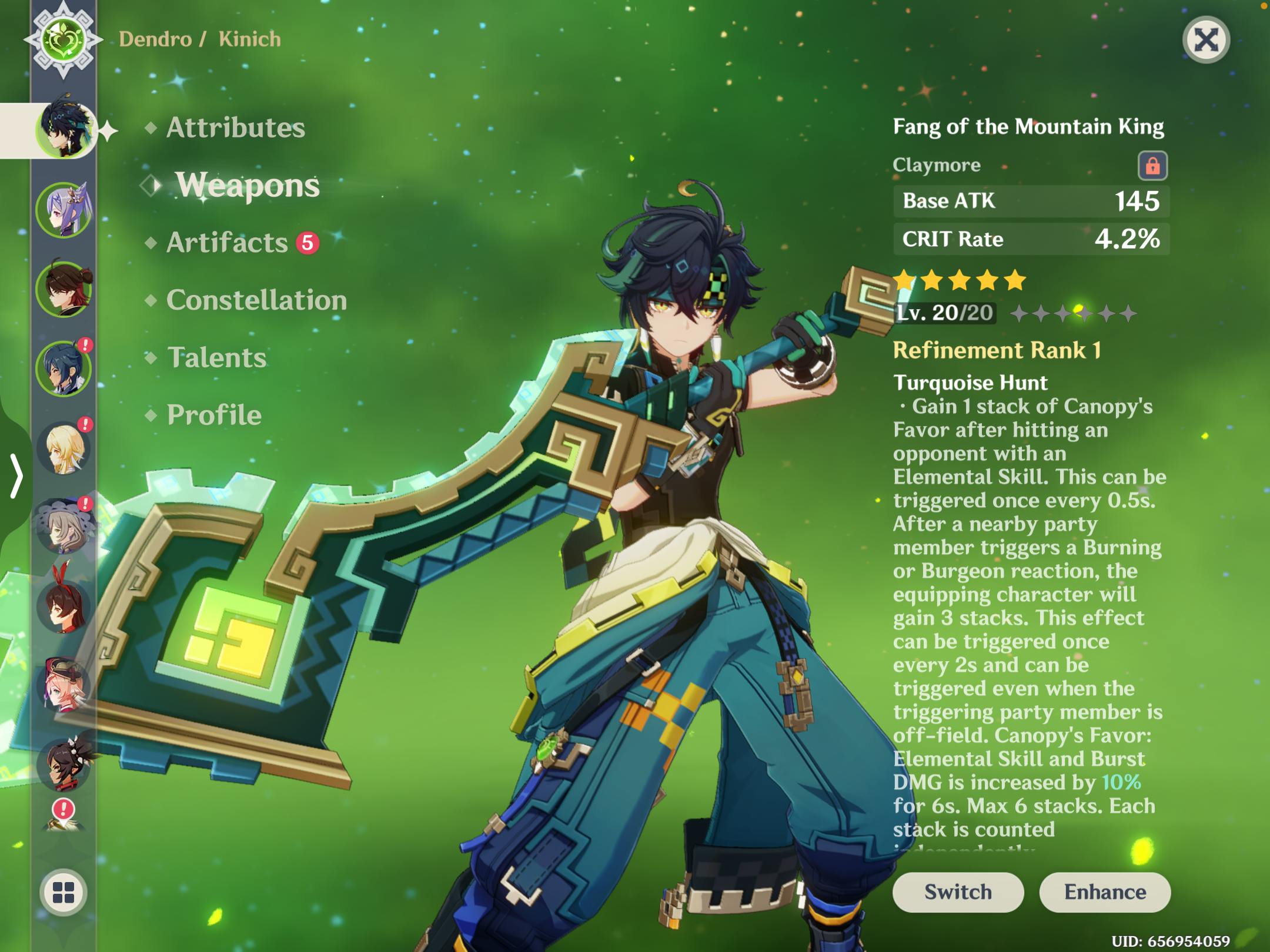
Task: Select the grey-haired character with the veiled hat
Action: point(63,527)
